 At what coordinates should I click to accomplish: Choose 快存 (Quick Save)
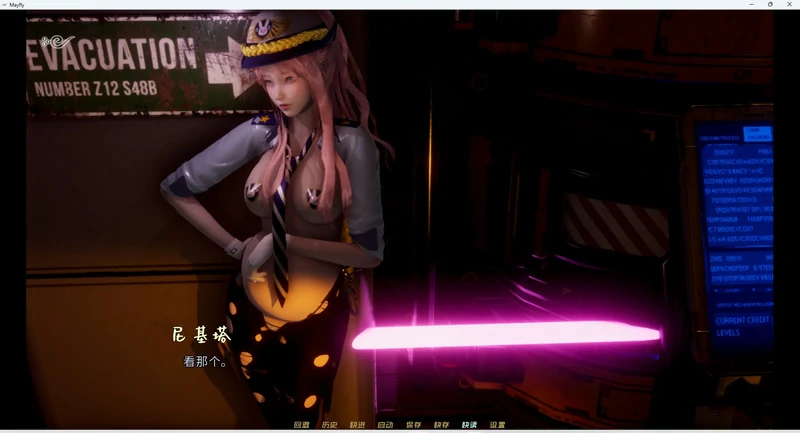click(x=441, y=425)
